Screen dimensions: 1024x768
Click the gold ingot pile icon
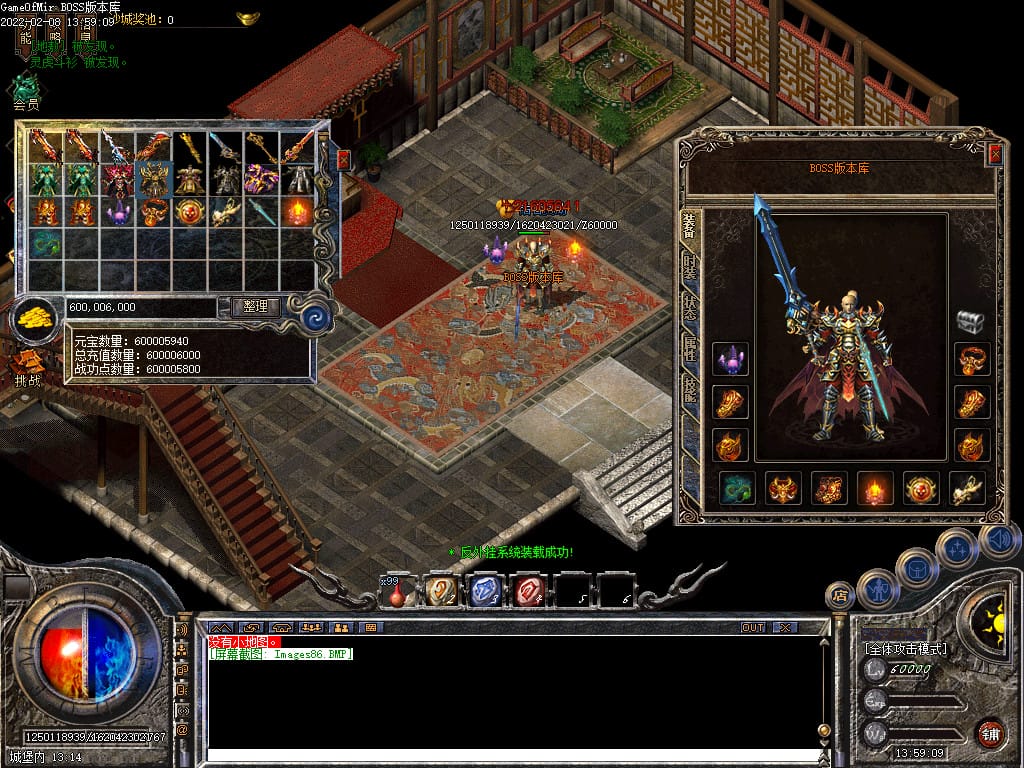point(36,318)
